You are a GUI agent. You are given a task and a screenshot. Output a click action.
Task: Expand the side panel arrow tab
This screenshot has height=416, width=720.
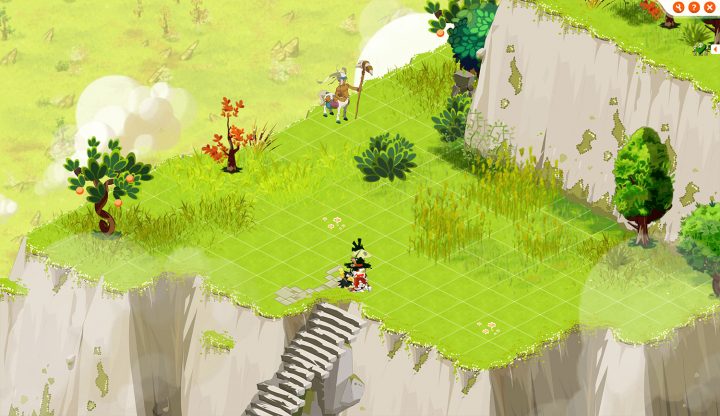pyautogui.click(x=715, y=48)
